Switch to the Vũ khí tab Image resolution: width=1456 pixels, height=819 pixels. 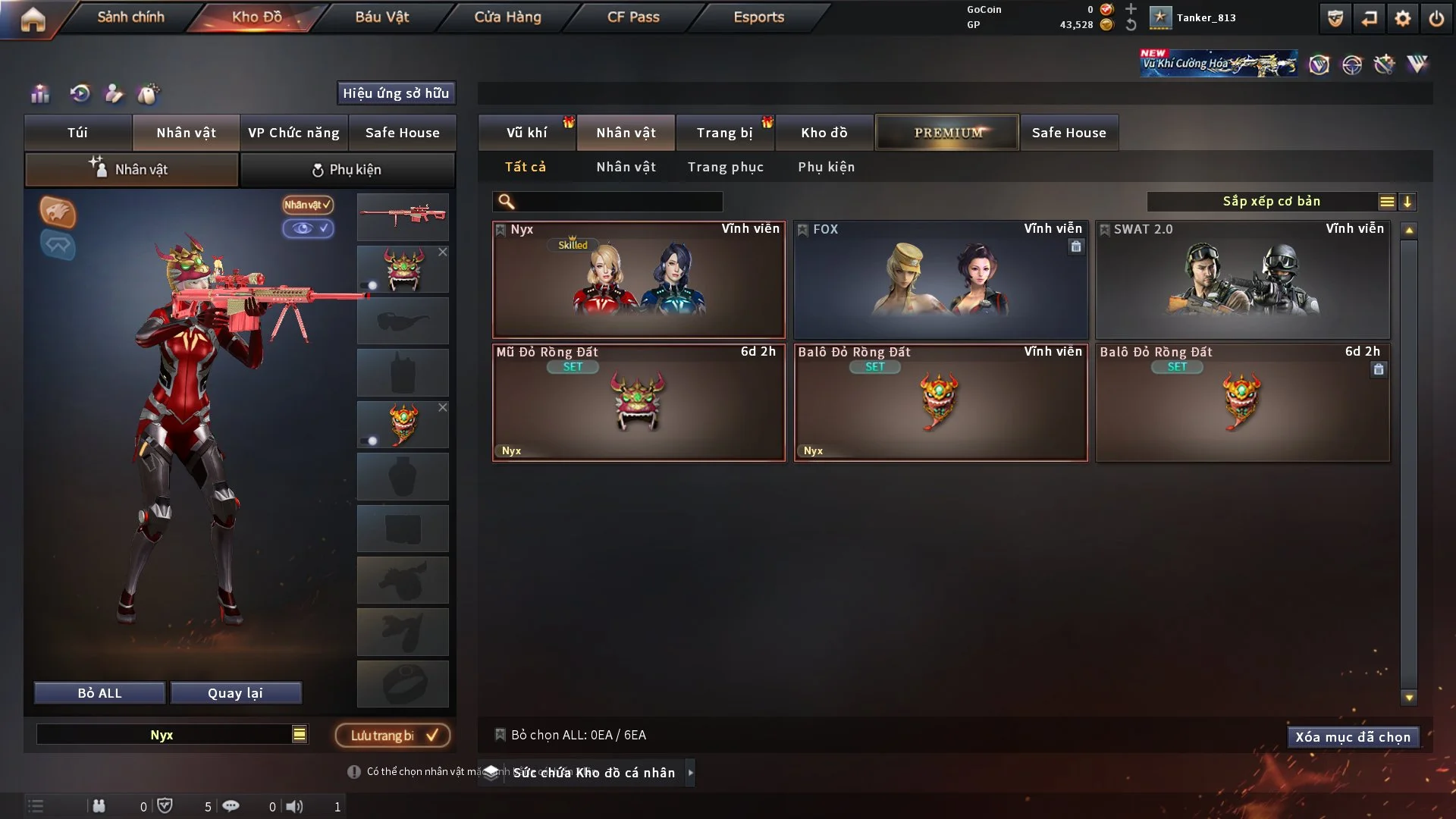tap(526, 133)
